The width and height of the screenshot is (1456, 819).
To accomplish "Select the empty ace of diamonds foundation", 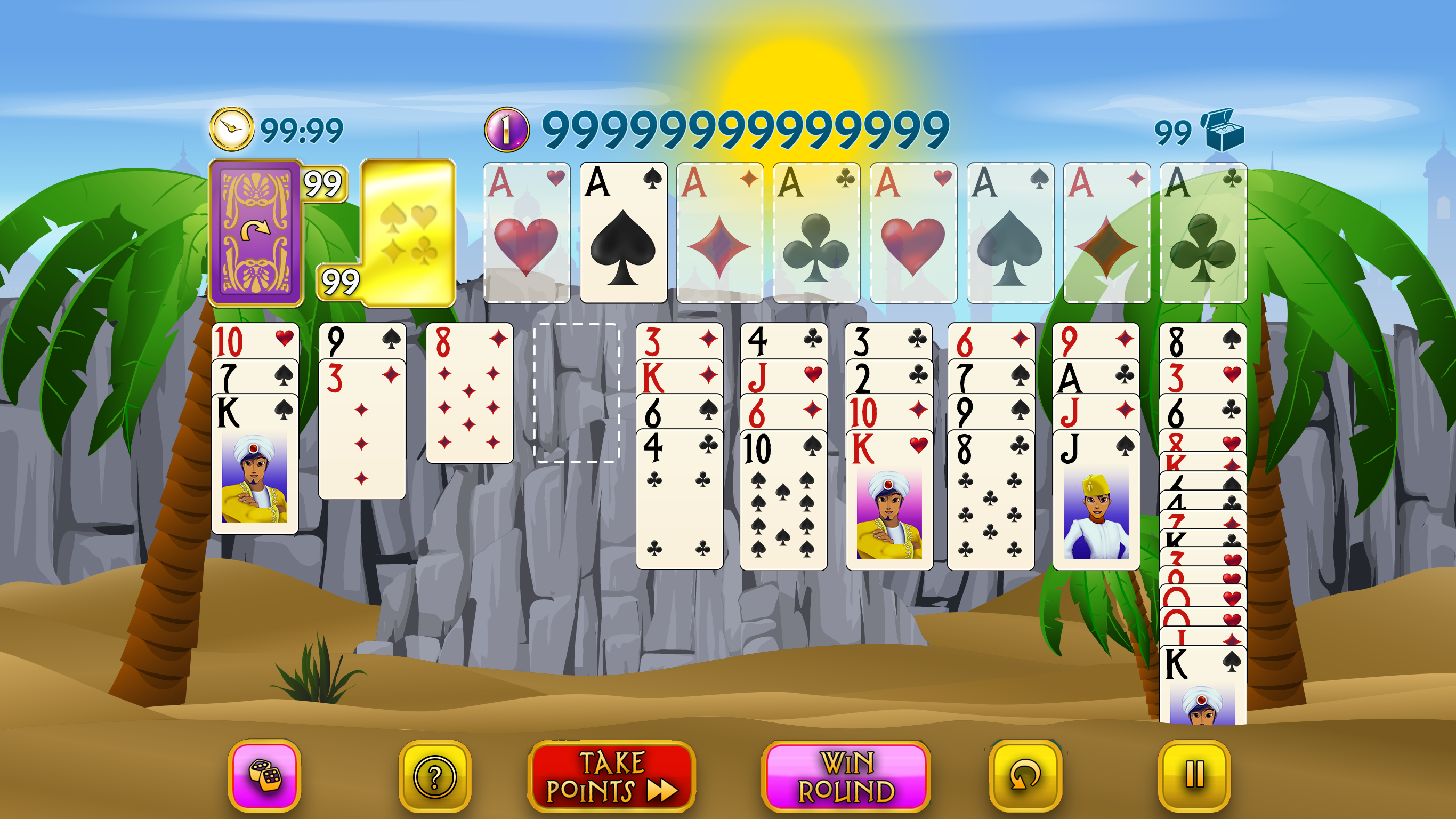I will click(x=719, y=233).
